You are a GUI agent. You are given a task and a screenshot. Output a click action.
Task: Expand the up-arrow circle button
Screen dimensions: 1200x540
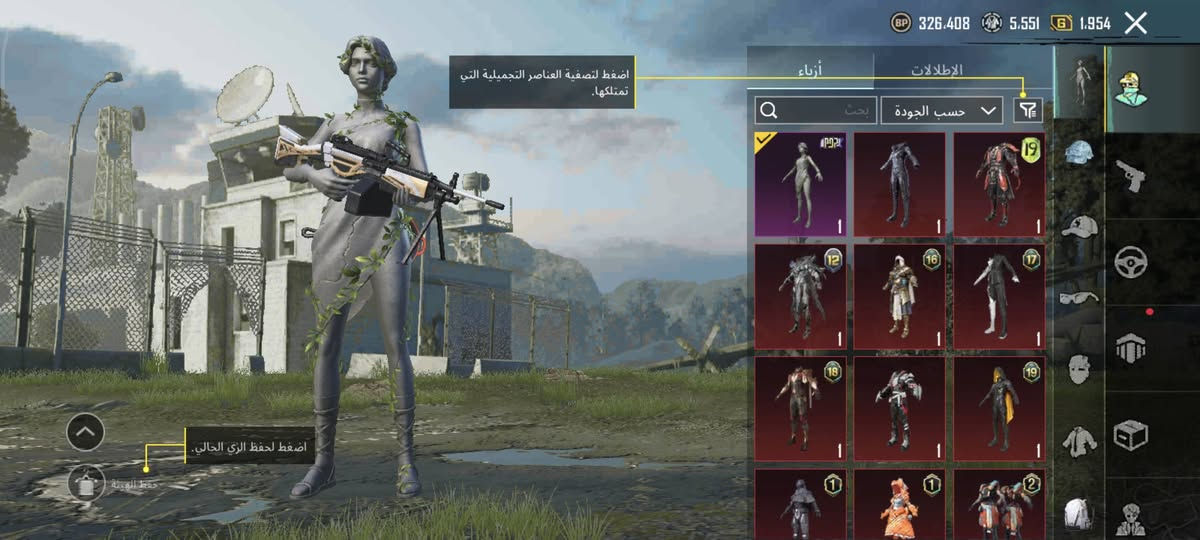[x=86, y=432]
